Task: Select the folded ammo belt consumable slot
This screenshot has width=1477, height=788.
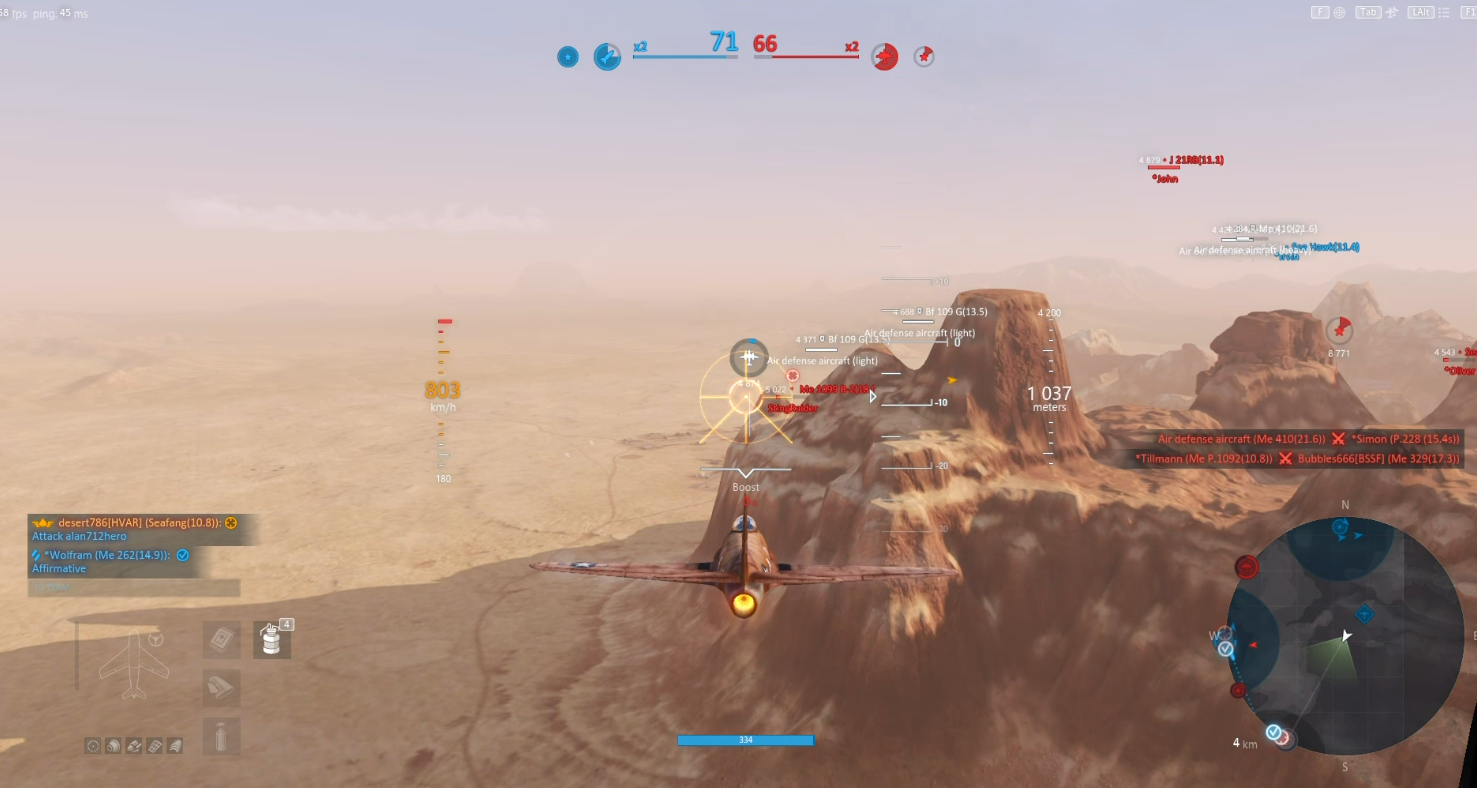Action: (221, 688)
